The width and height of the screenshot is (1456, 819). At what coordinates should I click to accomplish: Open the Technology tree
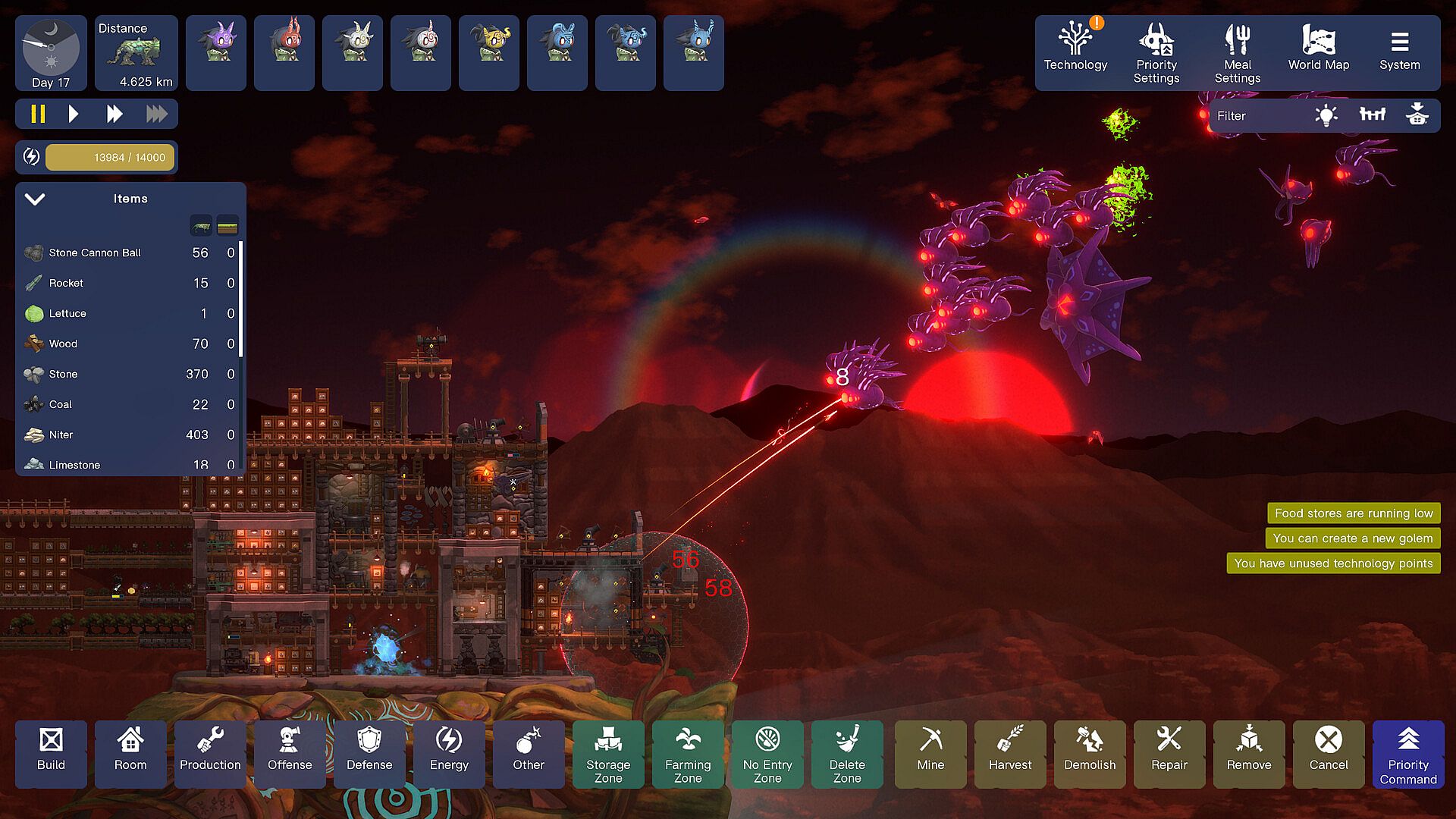click(1075, 52)
